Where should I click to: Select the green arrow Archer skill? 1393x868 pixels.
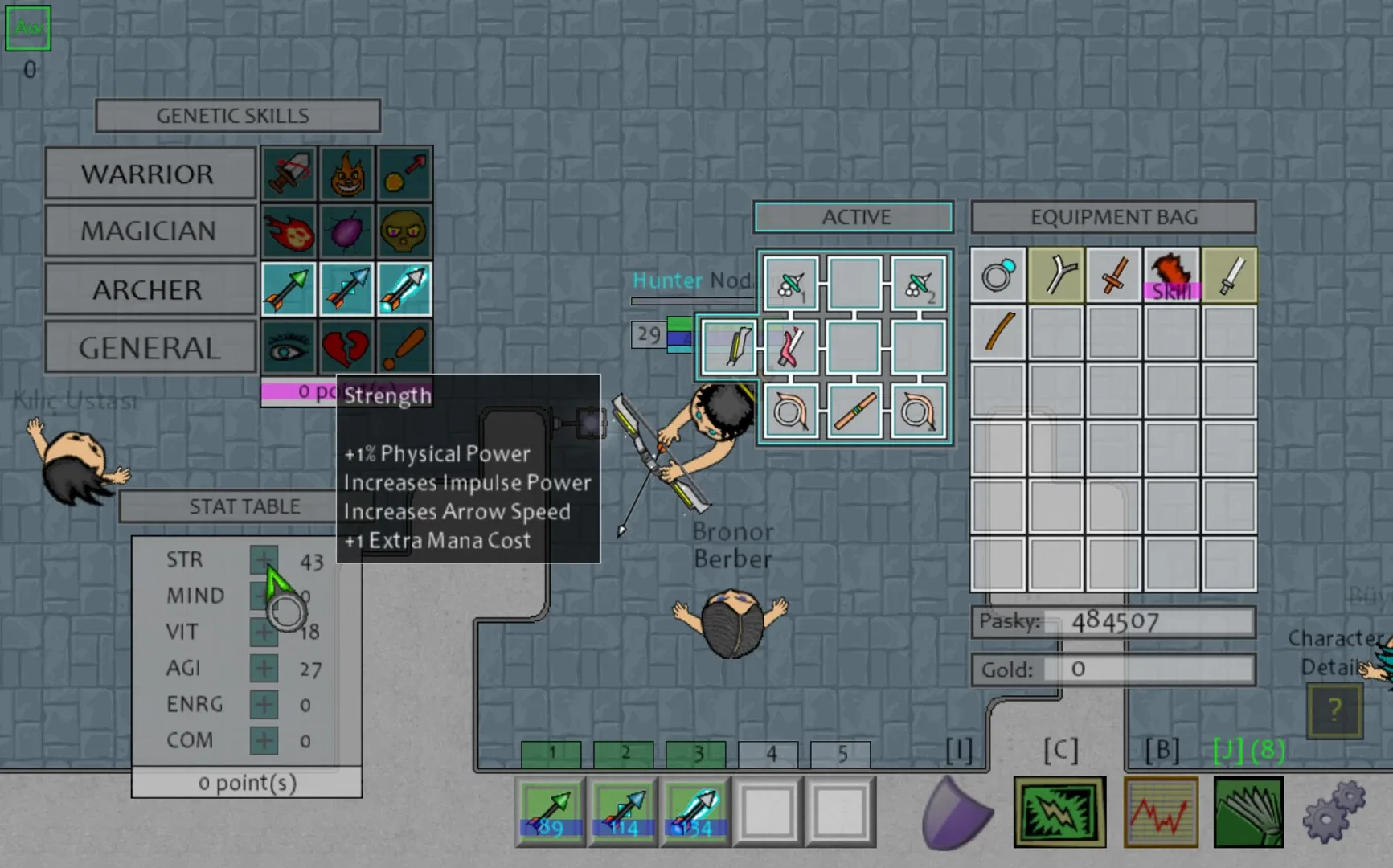click(x=287, y=289)
